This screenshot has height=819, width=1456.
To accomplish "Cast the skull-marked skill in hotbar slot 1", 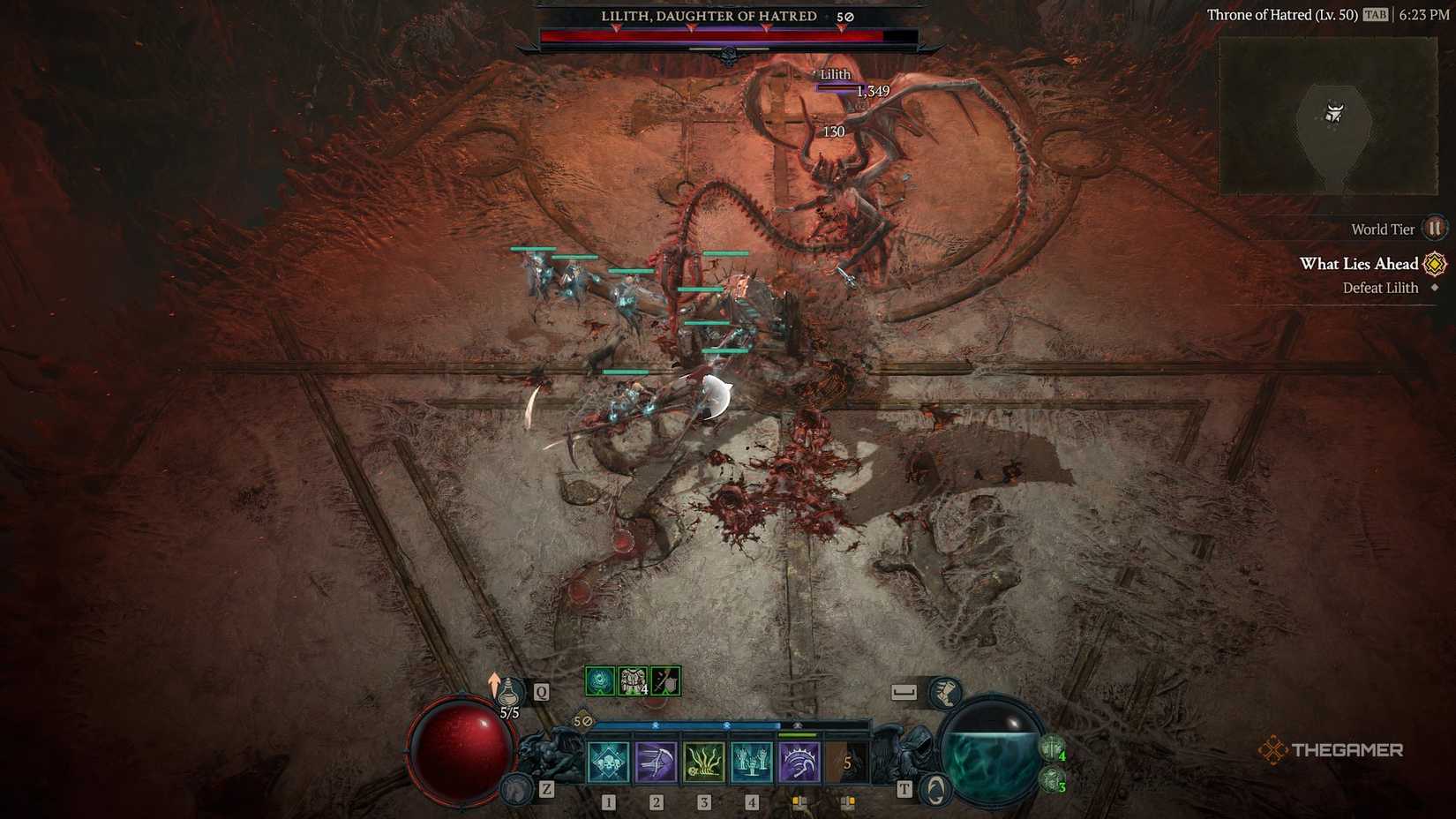I will tap(608, 761).
